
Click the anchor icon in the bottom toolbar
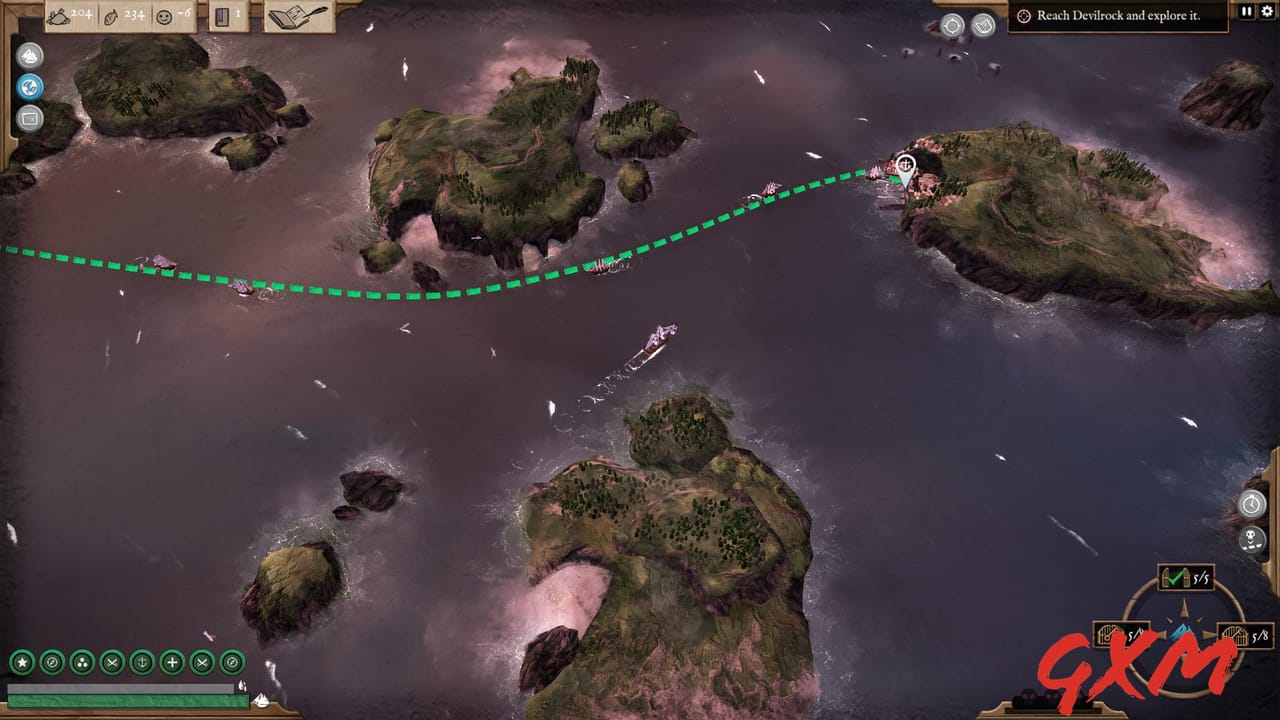tap(140, 662)
